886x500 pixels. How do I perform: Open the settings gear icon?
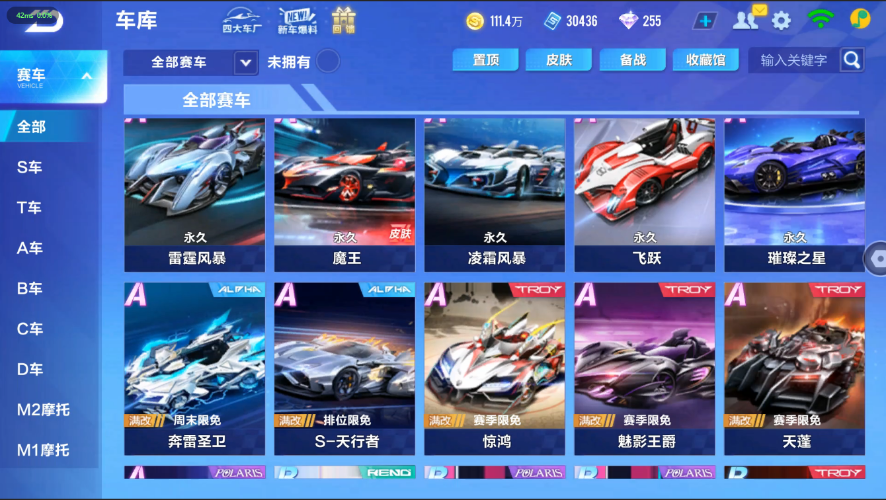(781, 20)
